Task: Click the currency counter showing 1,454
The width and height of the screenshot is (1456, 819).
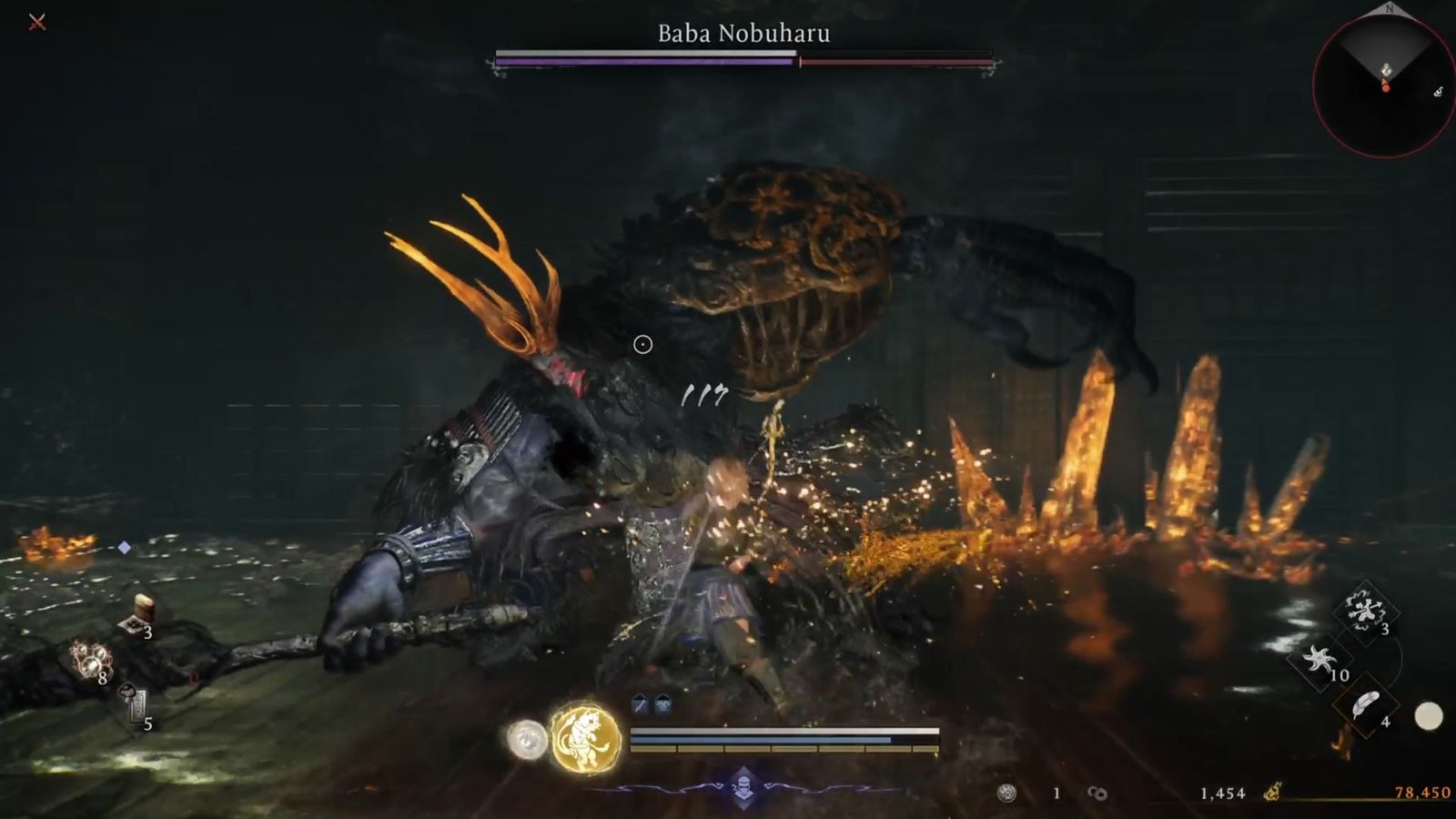Action: click(1223, 792)
